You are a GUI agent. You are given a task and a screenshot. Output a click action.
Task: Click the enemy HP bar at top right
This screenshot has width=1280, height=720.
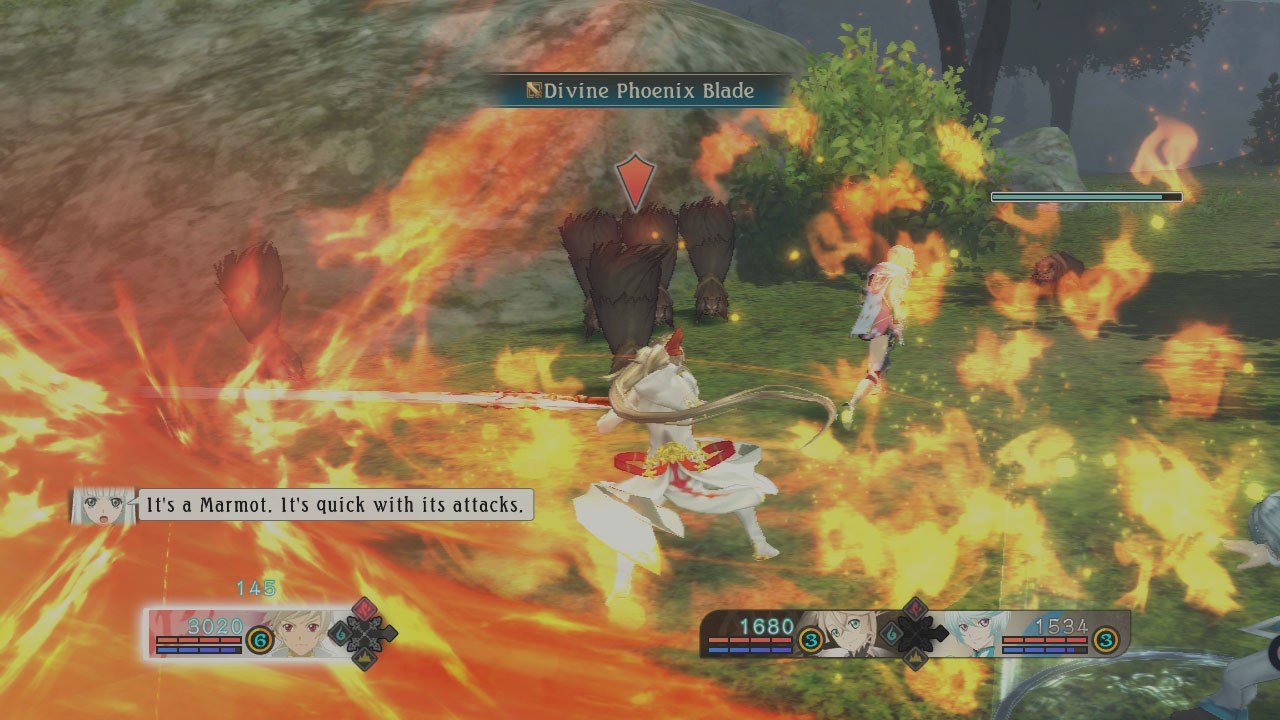coord(1085,196)
